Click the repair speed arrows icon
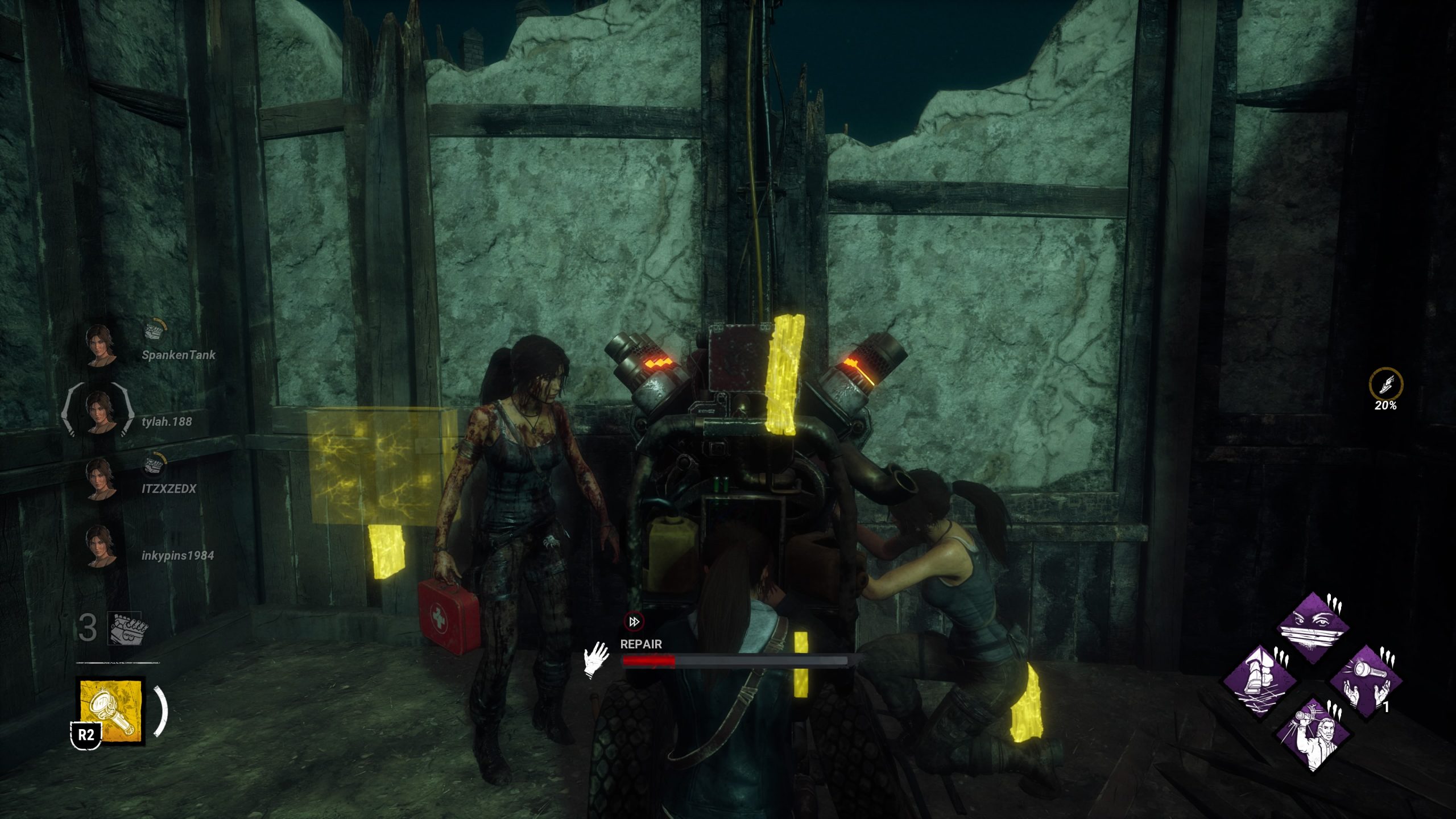 [634, 621]
